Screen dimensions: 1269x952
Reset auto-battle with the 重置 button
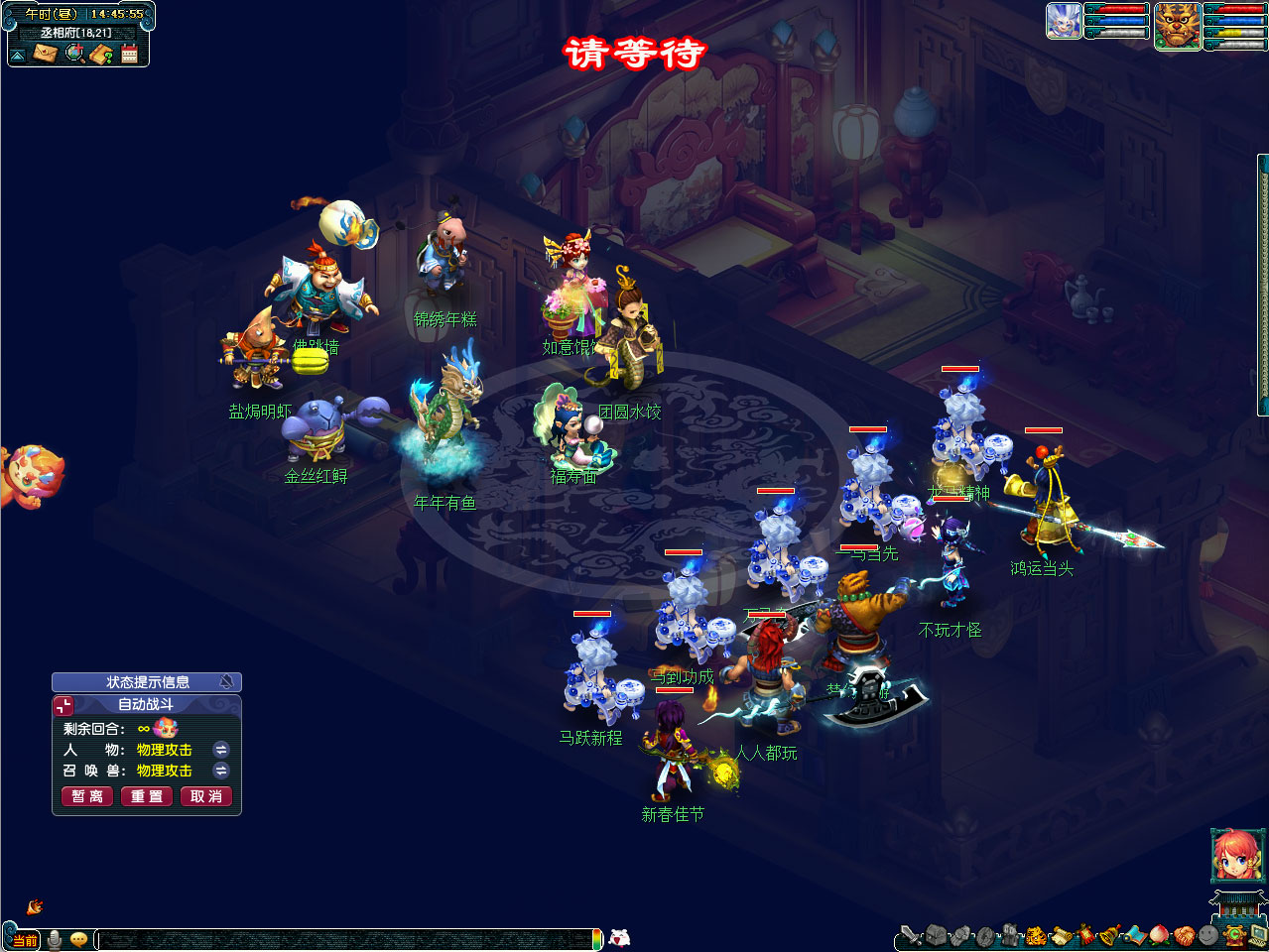[147, 796]
